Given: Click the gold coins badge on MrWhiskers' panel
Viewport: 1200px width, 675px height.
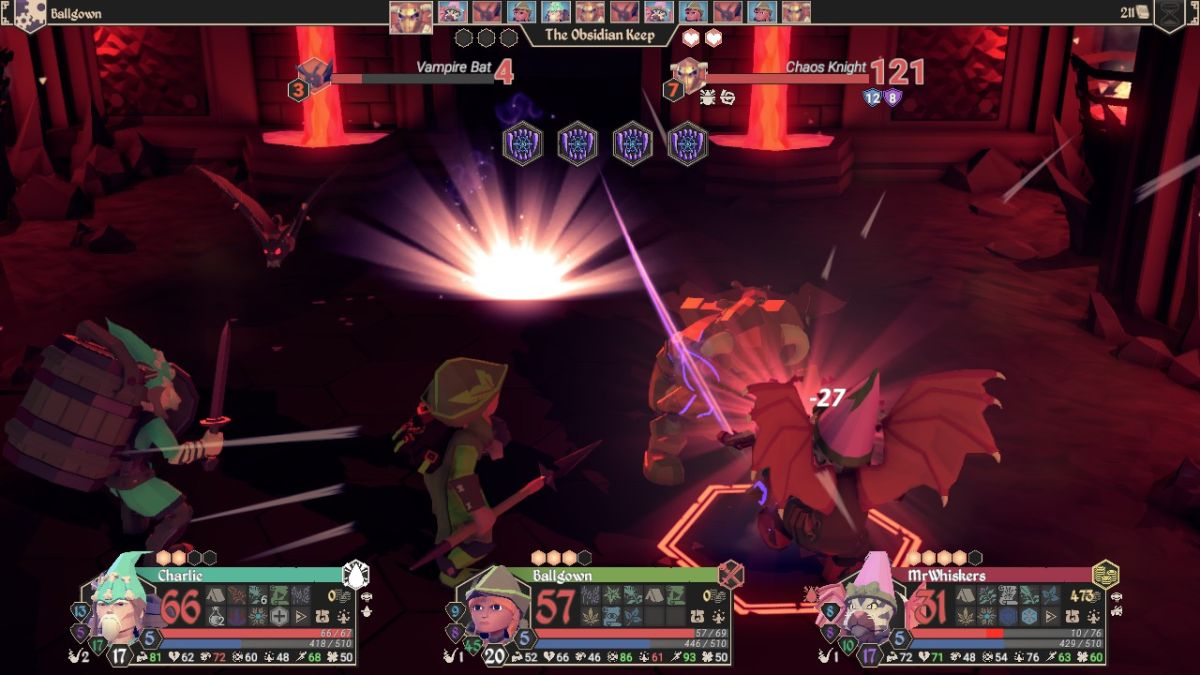Looking at the screenshot, I should click(x=1106, y=574).
